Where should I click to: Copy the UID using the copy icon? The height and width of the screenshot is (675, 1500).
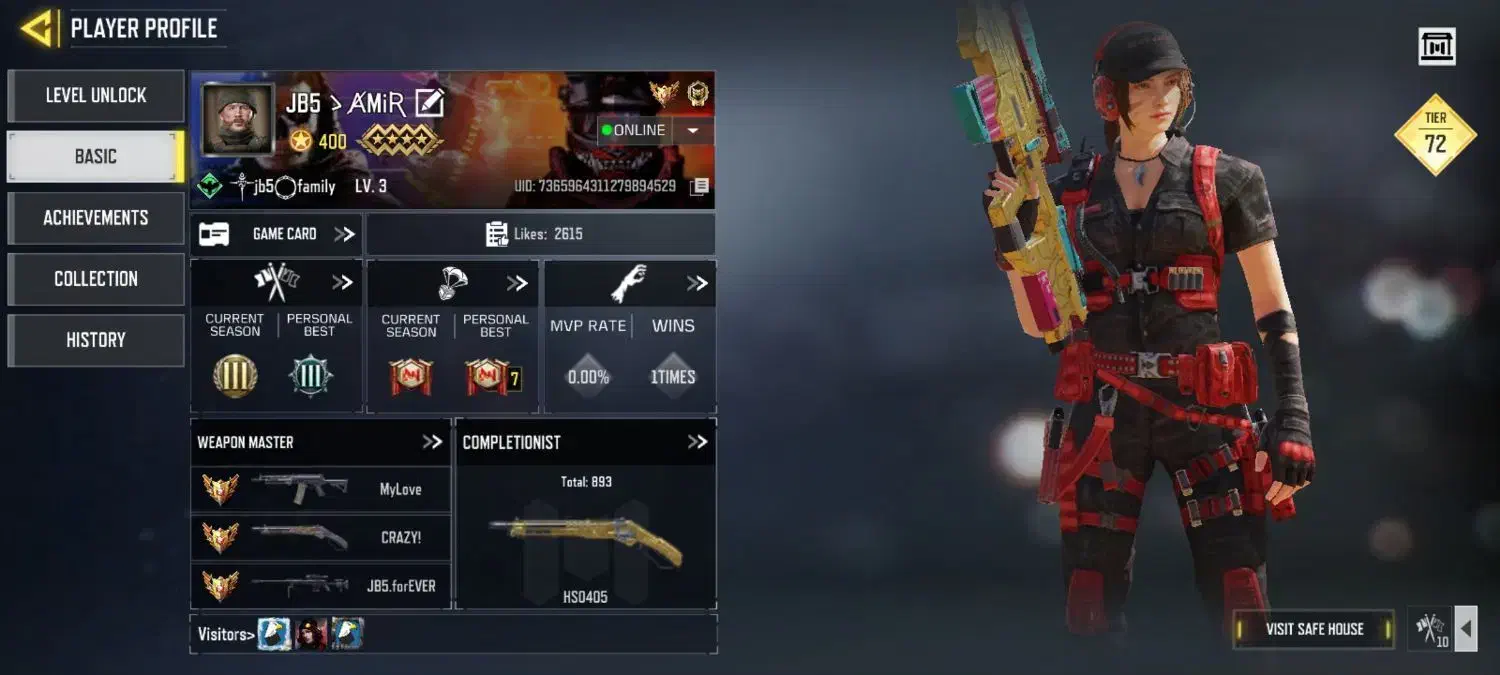tap(700, 186)
